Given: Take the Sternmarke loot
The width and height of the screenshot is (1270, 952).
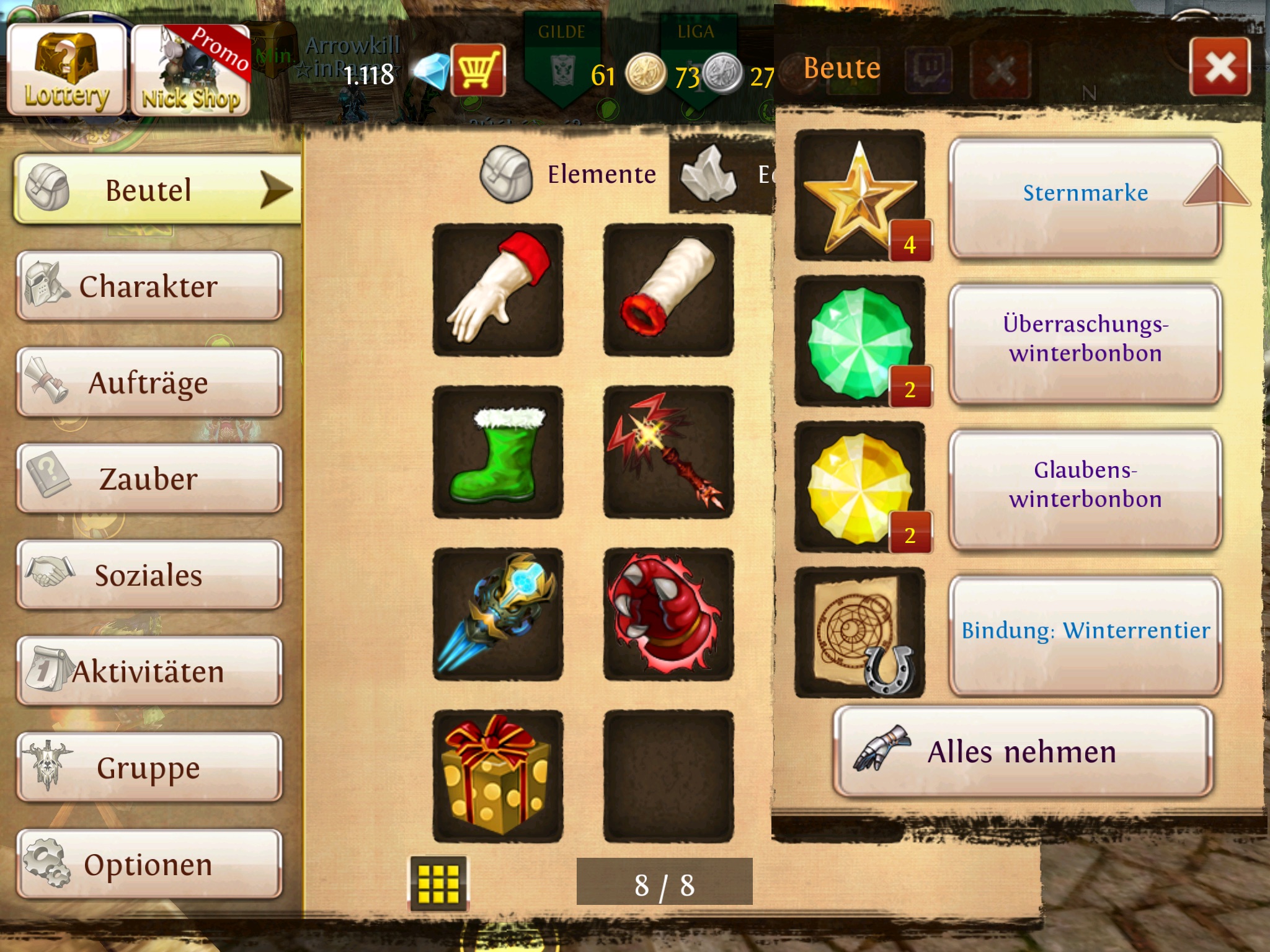Looking at the screenshot, I should [1085, 197].
